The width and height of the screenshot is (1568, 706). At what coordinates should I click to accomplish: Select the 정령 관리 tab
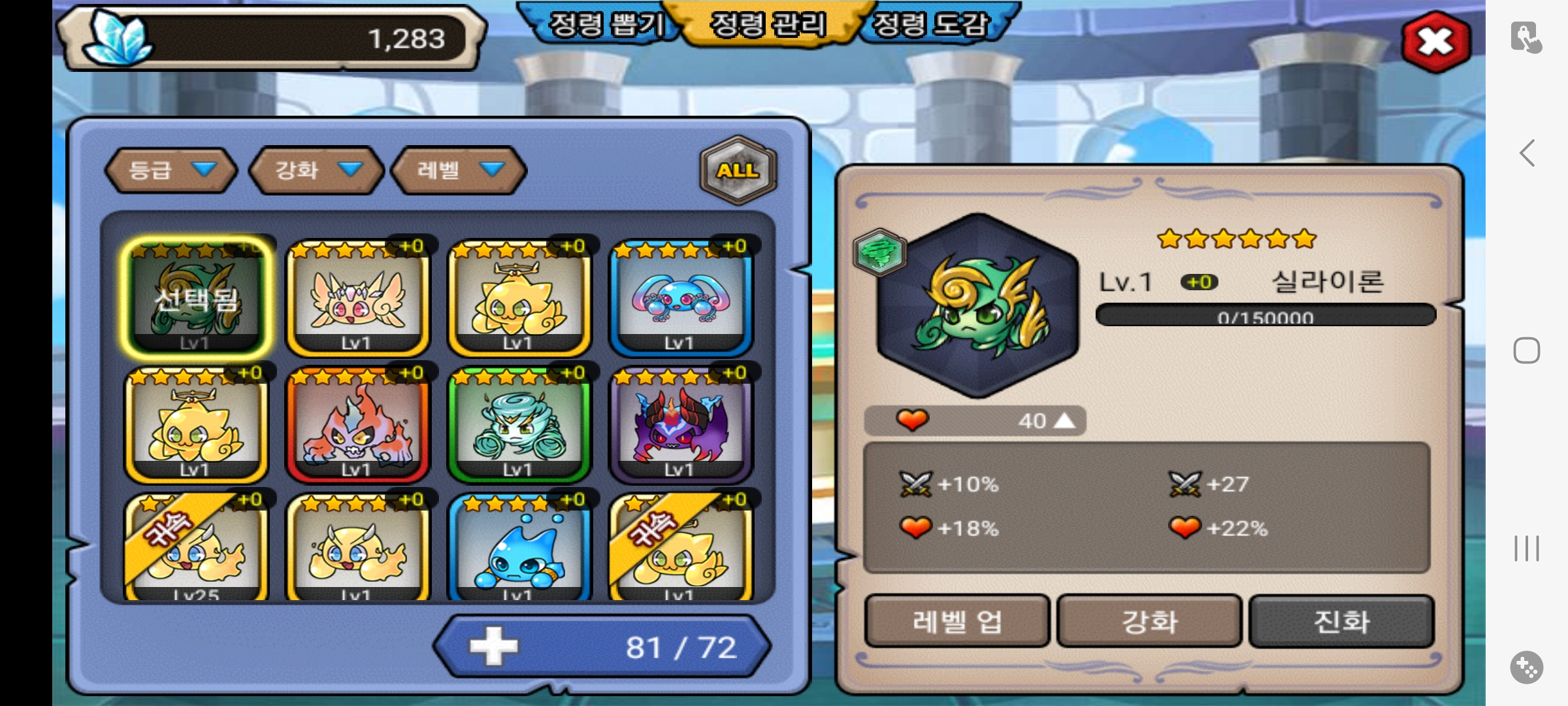tap(768, 25)
